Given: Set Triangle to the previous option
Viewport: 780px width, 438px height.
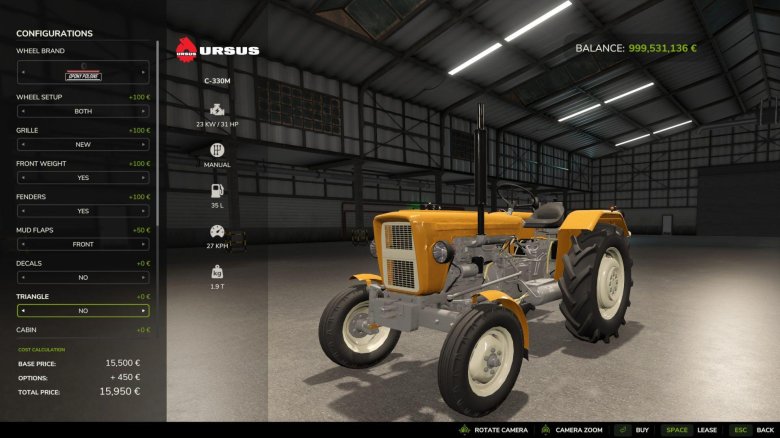Looking at the screenshot, I should coord(21,311).
